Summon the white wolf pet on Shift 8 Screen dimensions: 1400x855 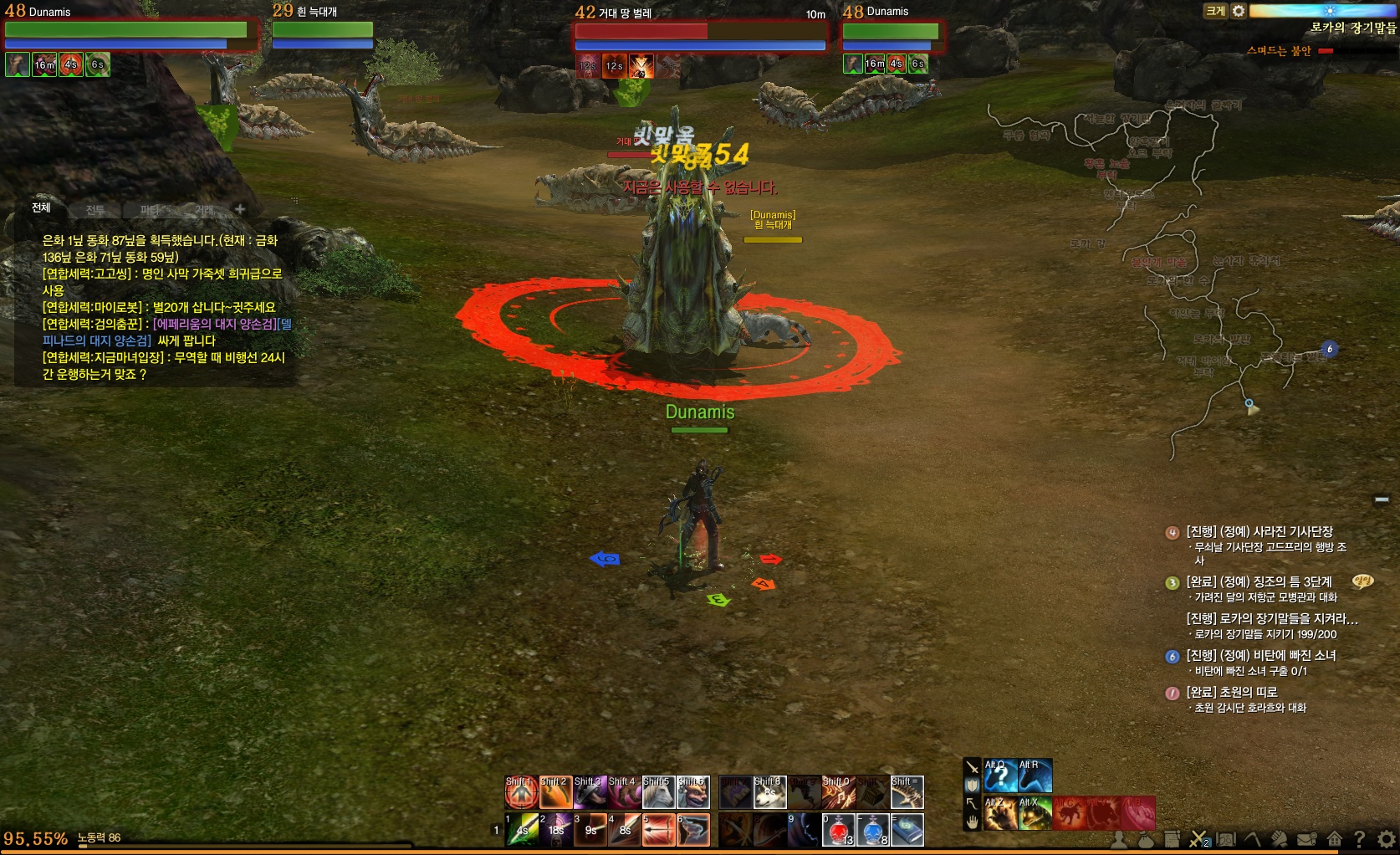click(769, 792)
